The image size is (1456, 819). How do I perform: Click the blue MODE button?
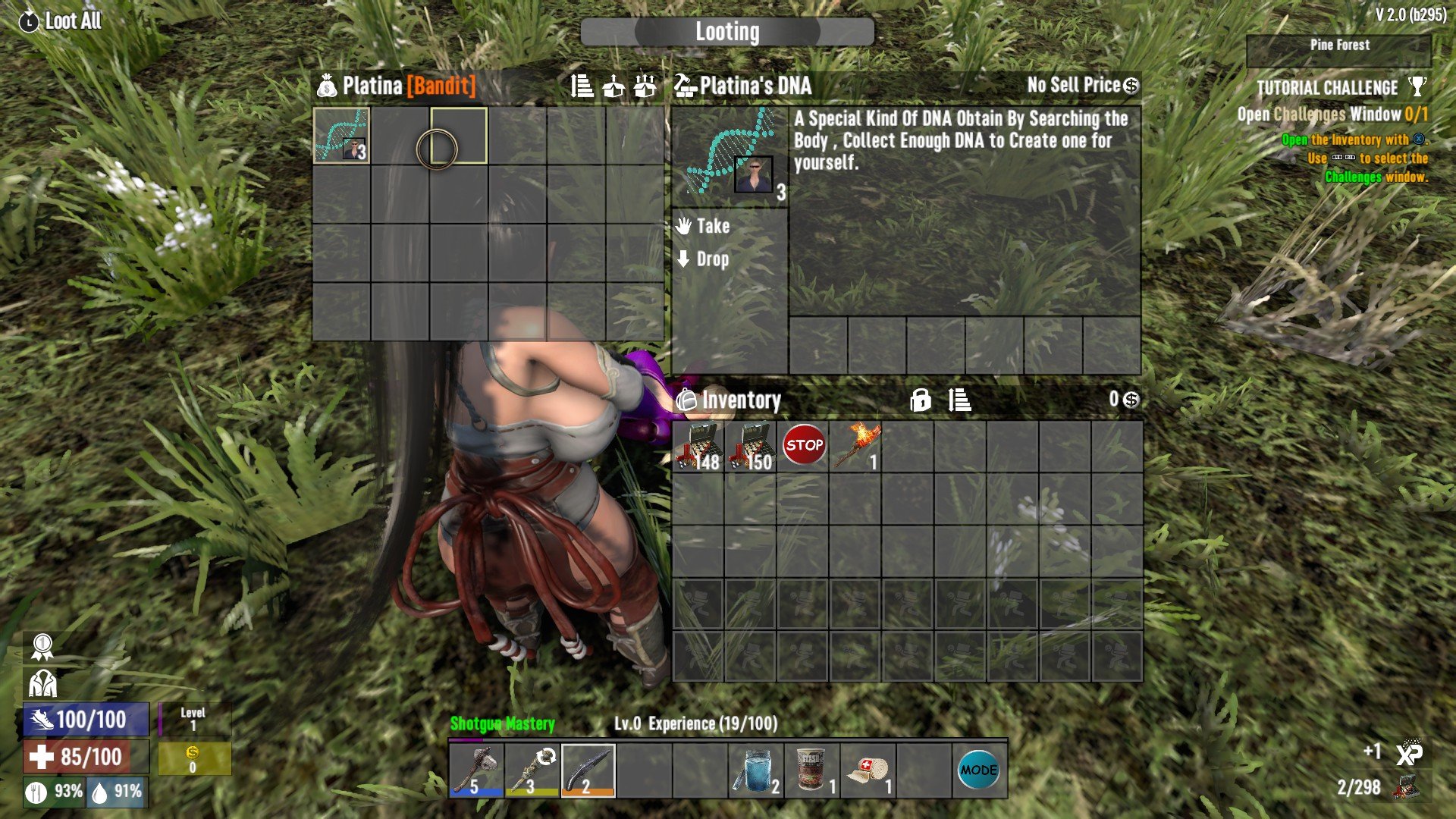pyautogui.click(x=978, y=770)
